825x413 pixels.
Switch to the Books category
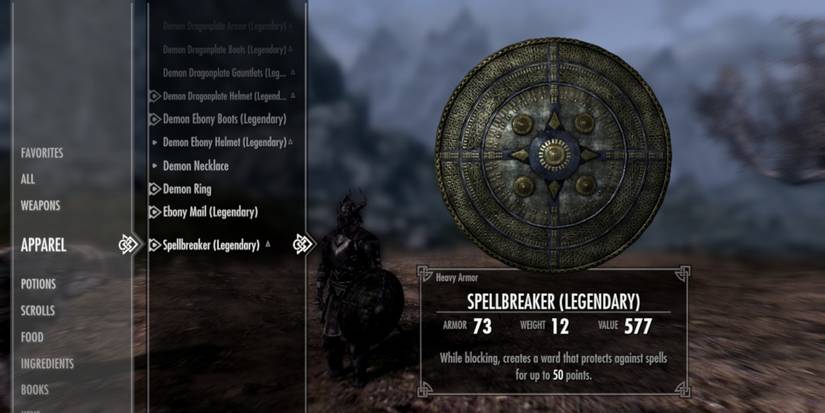click(x=35, y=389)
